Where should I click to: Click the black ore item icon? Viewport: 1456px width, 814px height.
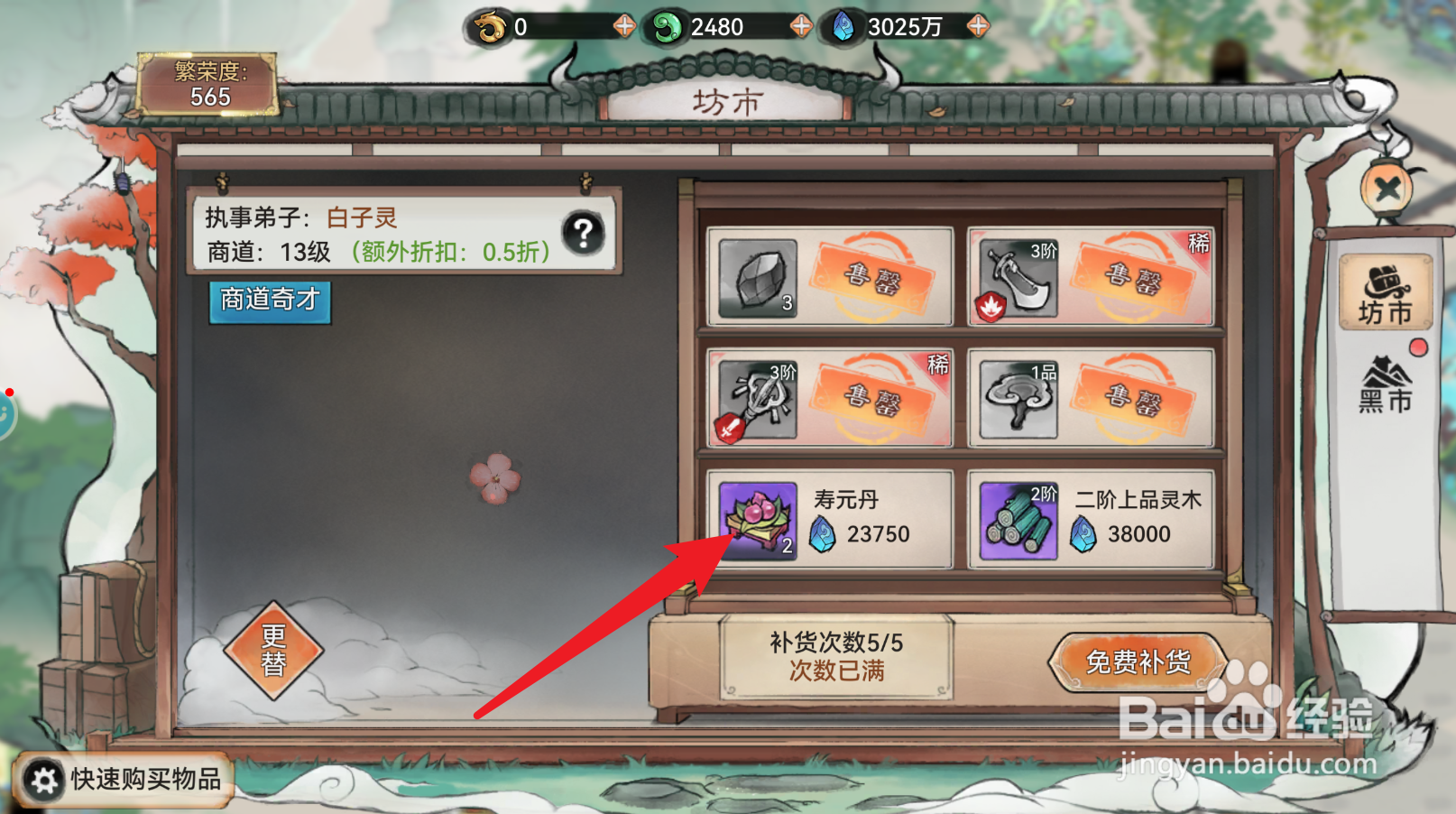(x=760, y=278)
